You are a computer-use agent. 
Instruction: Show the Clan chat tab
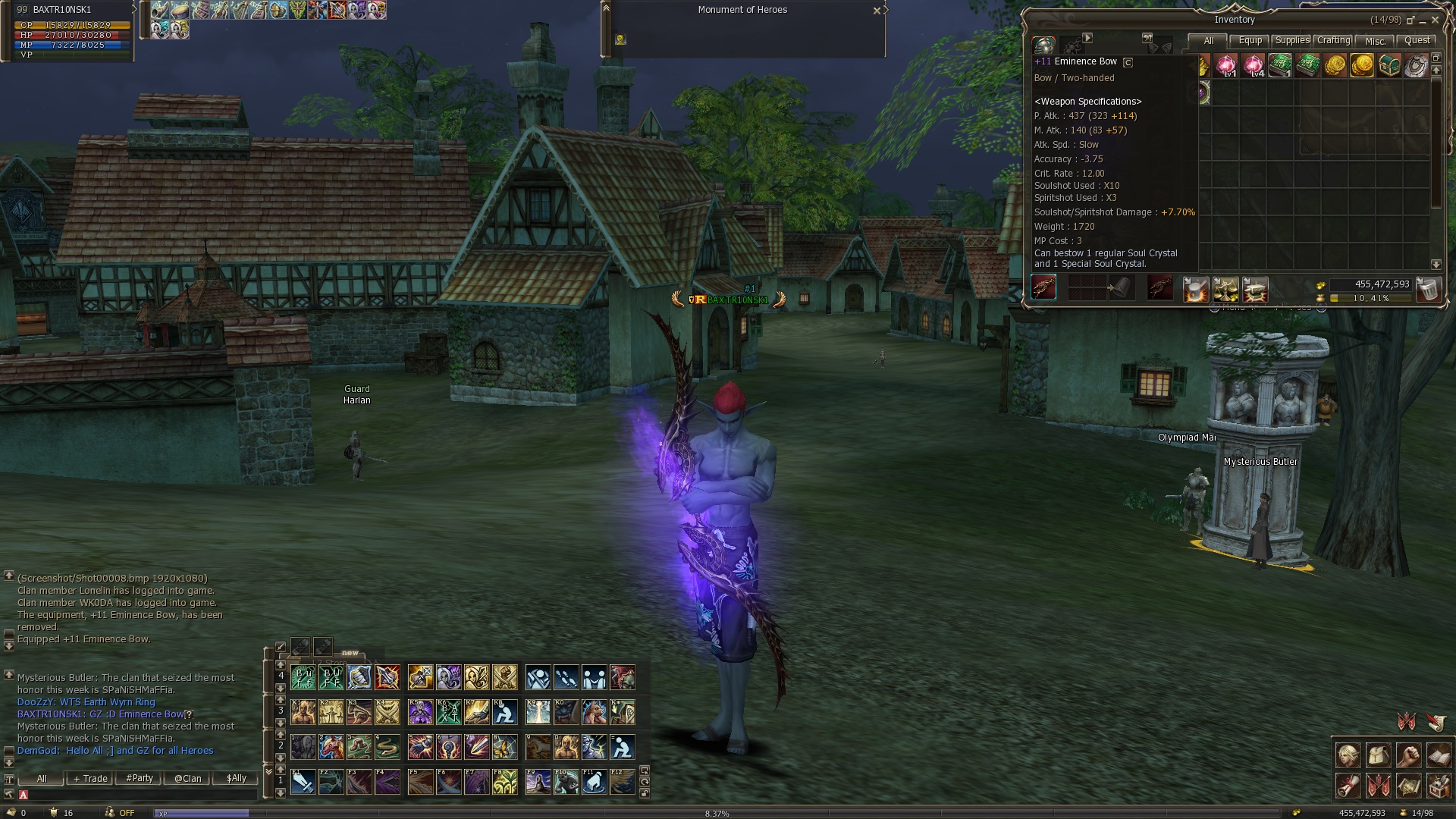(188, 779)
